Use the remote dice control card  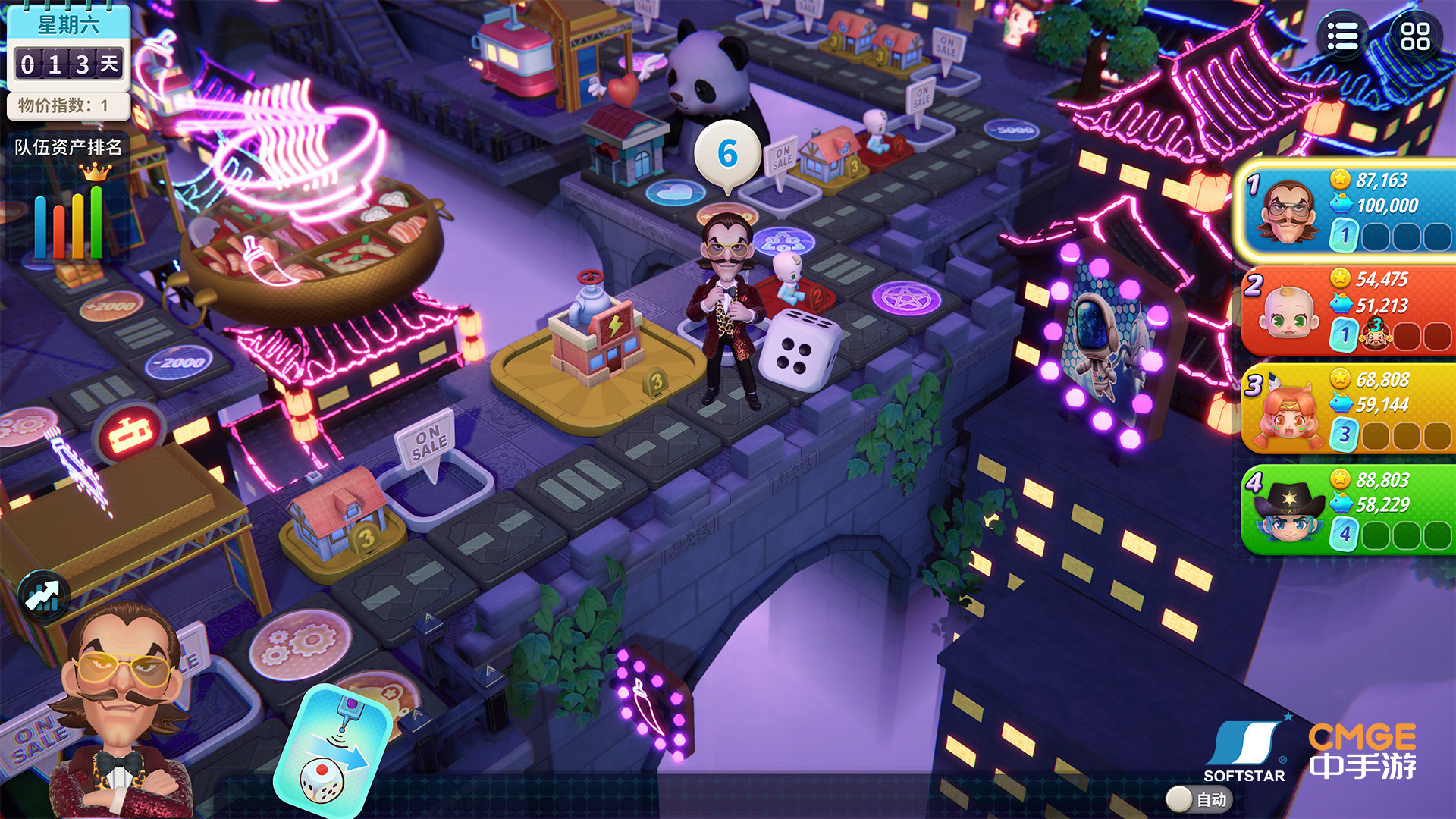pos(331,752)
